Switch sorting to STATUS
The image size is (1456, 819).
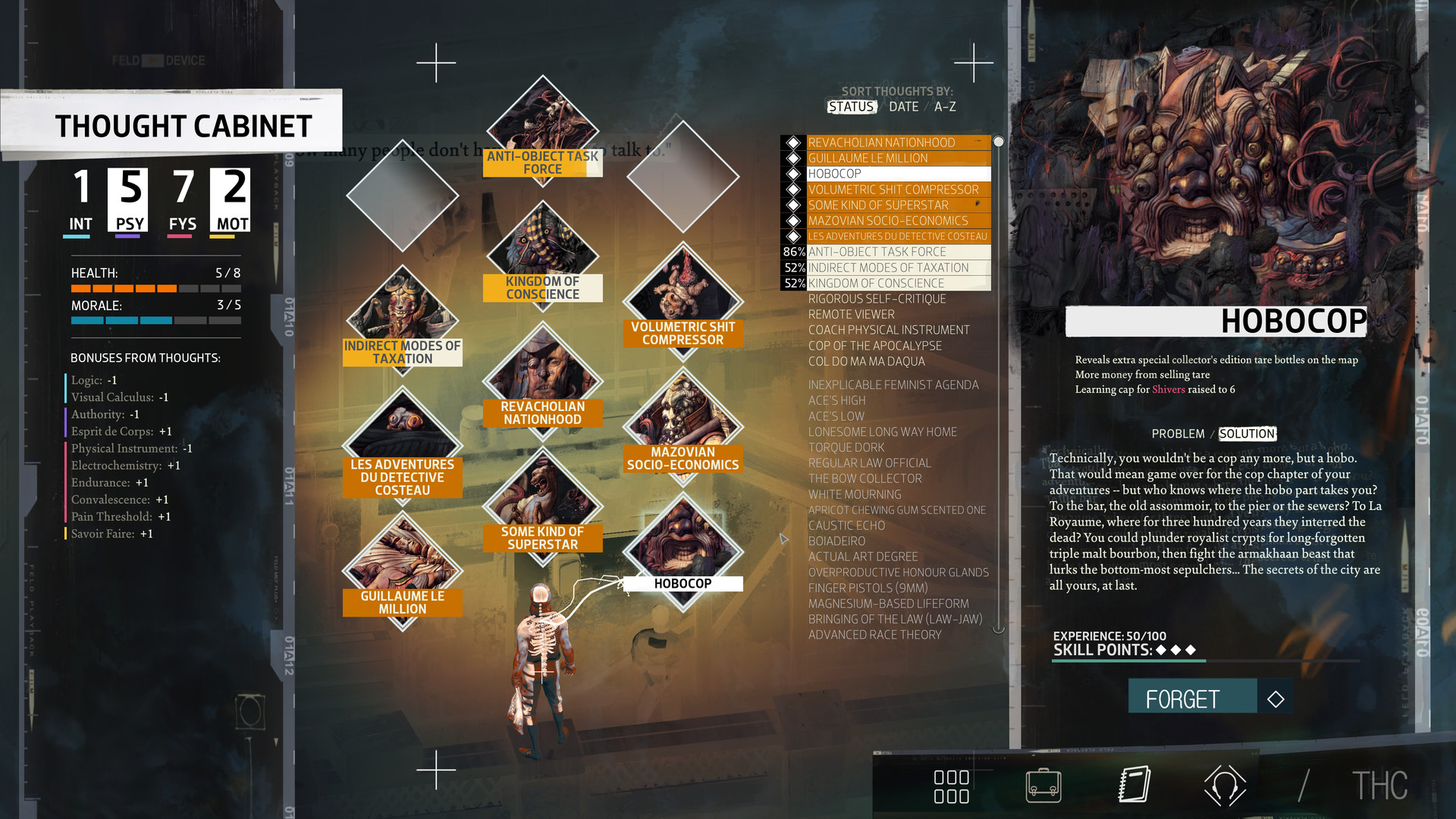851,107
